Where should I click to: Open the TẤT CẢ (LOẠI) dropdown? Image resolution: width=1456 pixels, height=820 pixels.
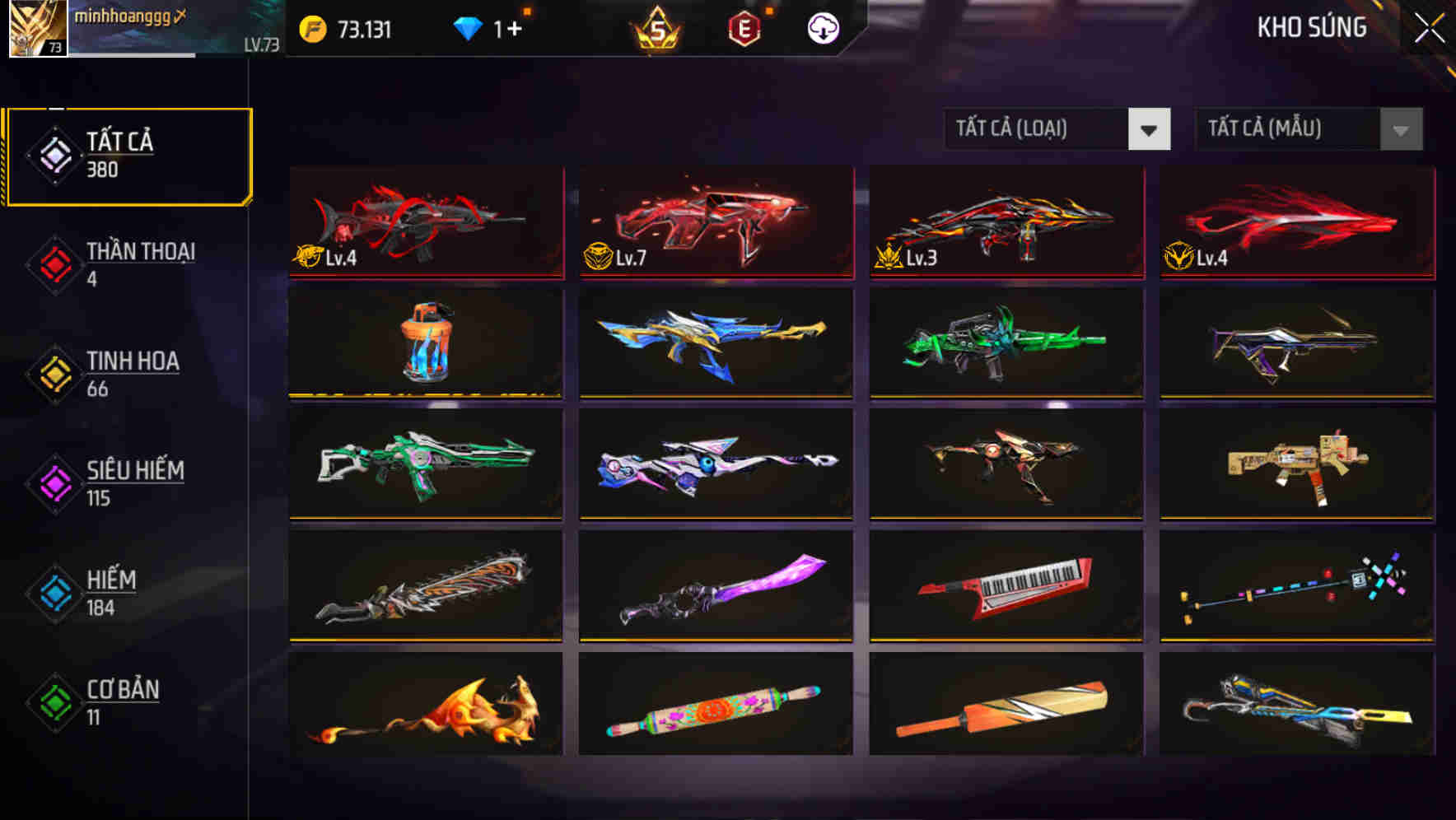pos(1057,129)
